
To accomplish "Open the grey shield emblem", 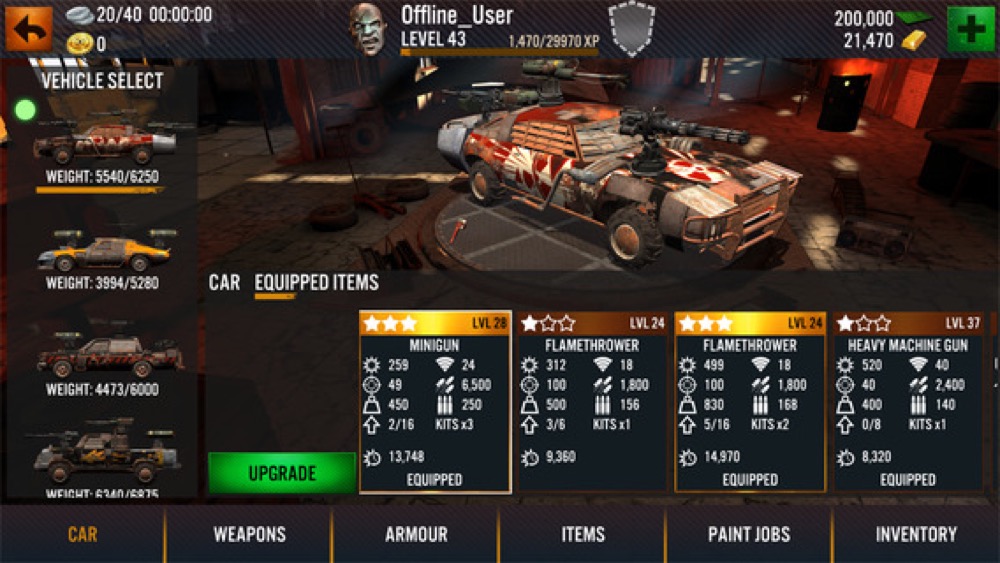I will (632, 28).
